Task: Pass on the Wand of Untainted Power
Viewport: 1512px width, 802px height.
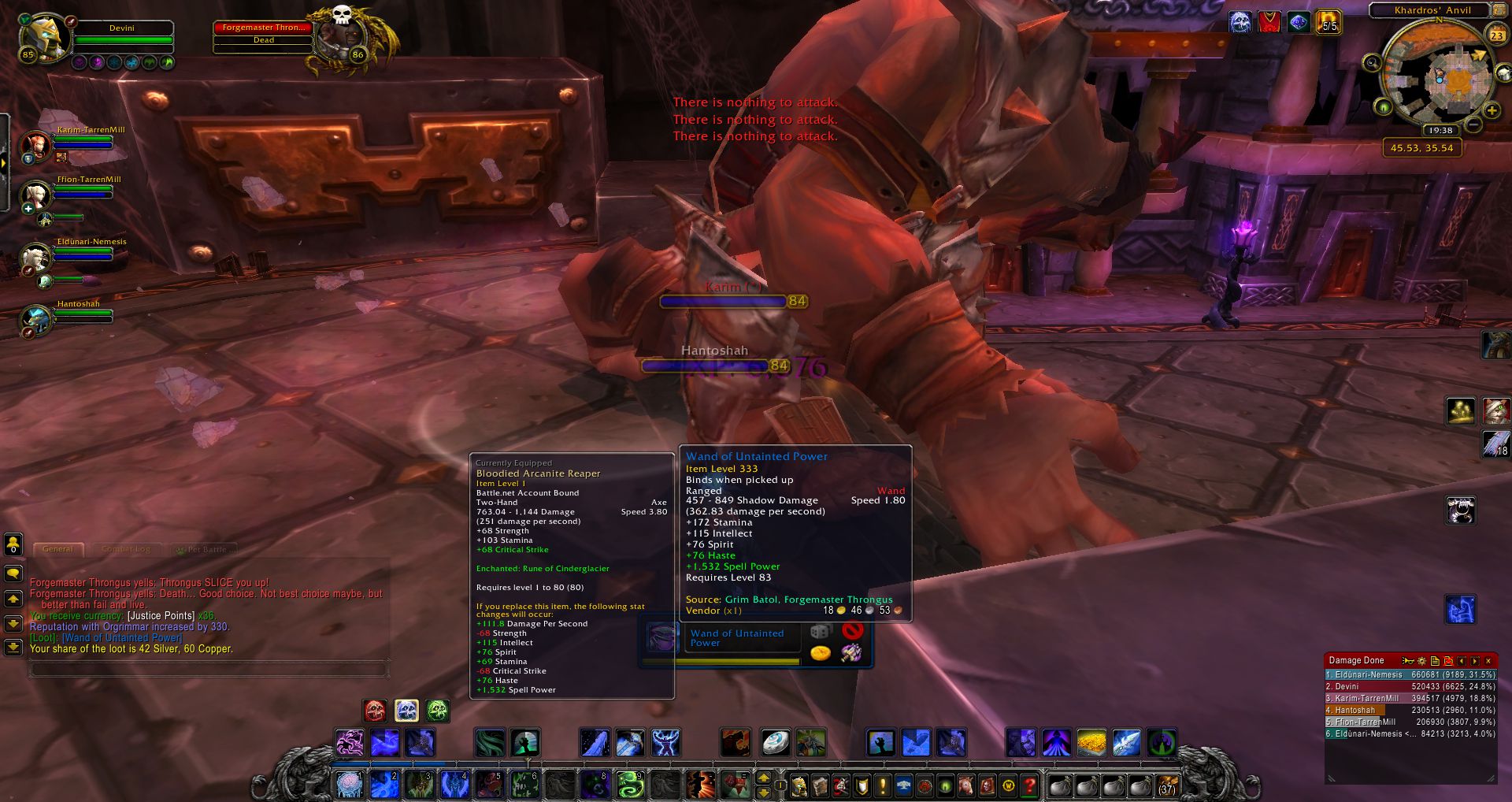Action: (852, 631)
